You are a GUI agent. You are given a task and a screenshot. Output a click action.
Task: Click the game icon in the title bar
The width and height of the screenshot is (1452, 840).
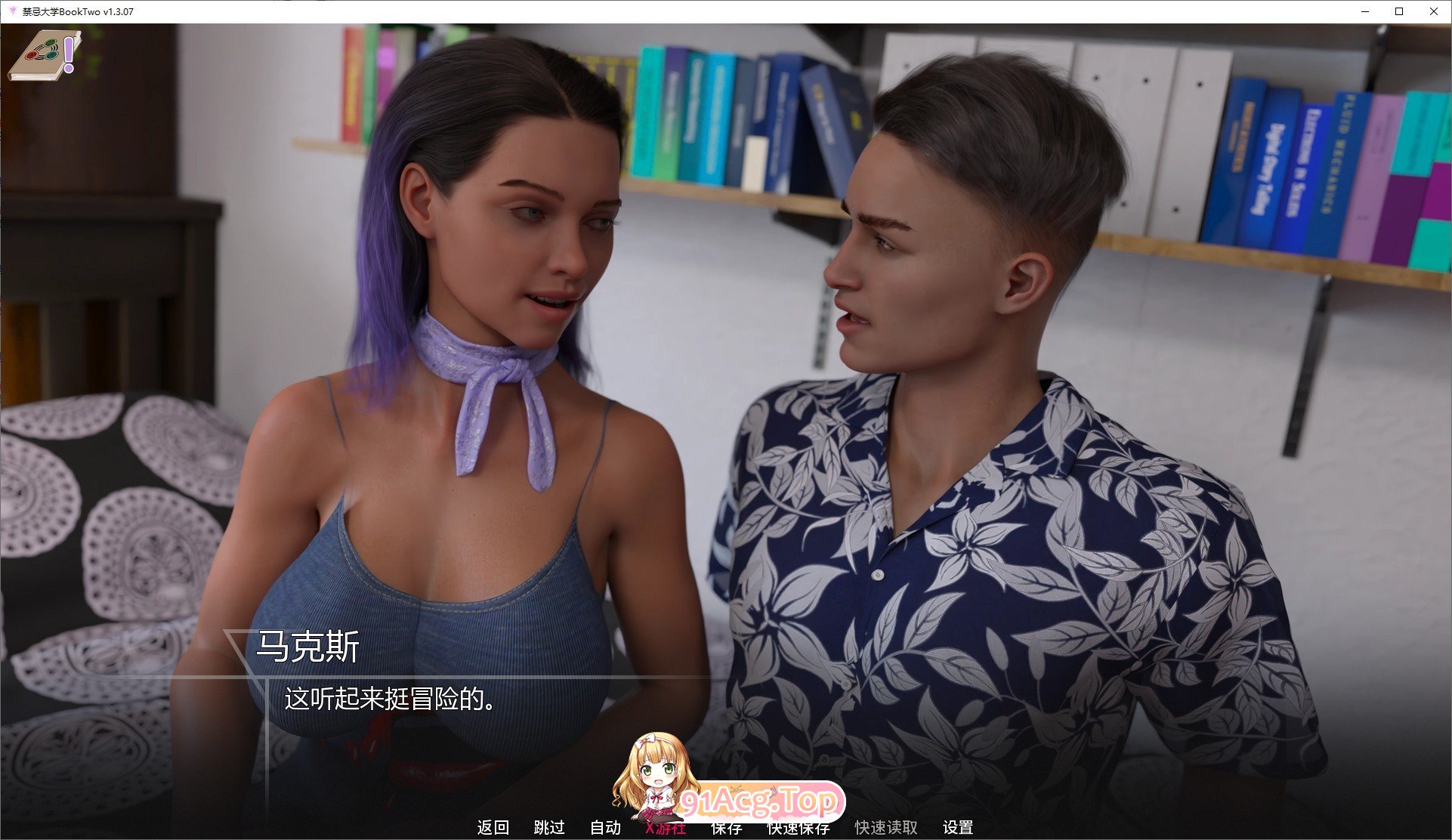coord(11,11)
